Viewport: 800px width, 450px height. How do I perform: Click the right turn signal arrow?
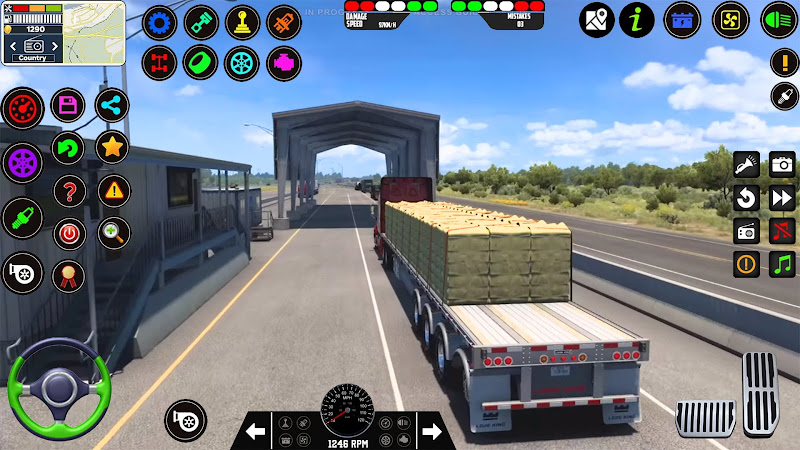432,431
